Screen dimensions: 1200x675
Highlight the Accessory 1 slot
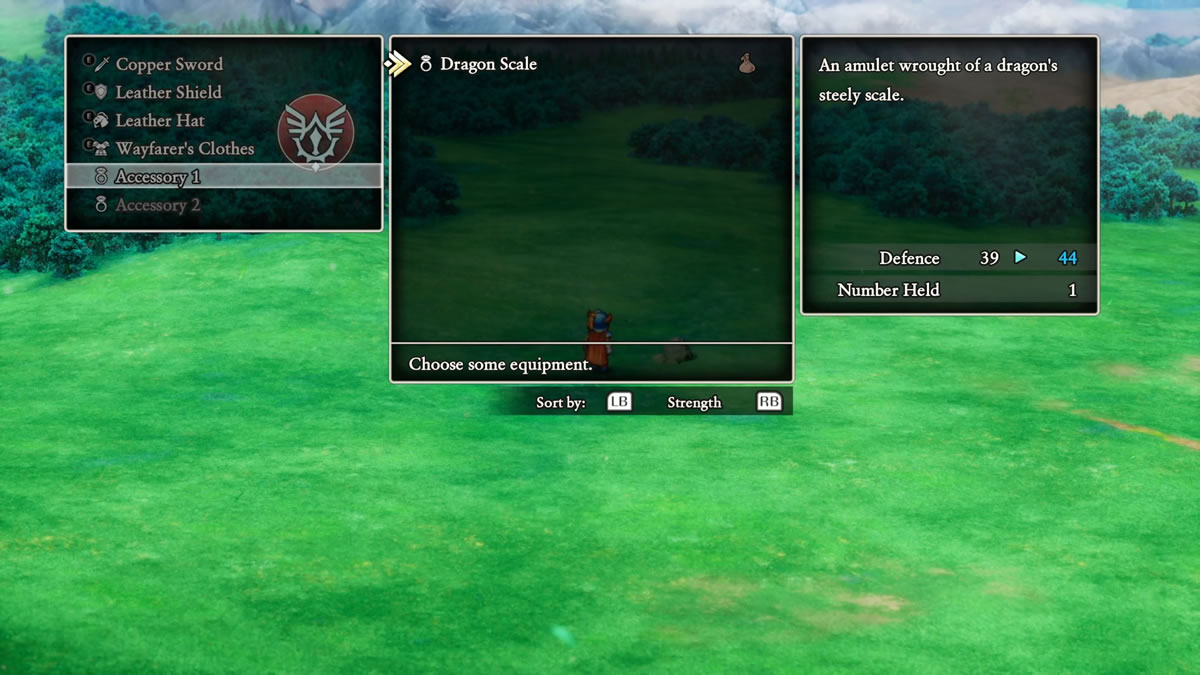[x=158, y=177]
